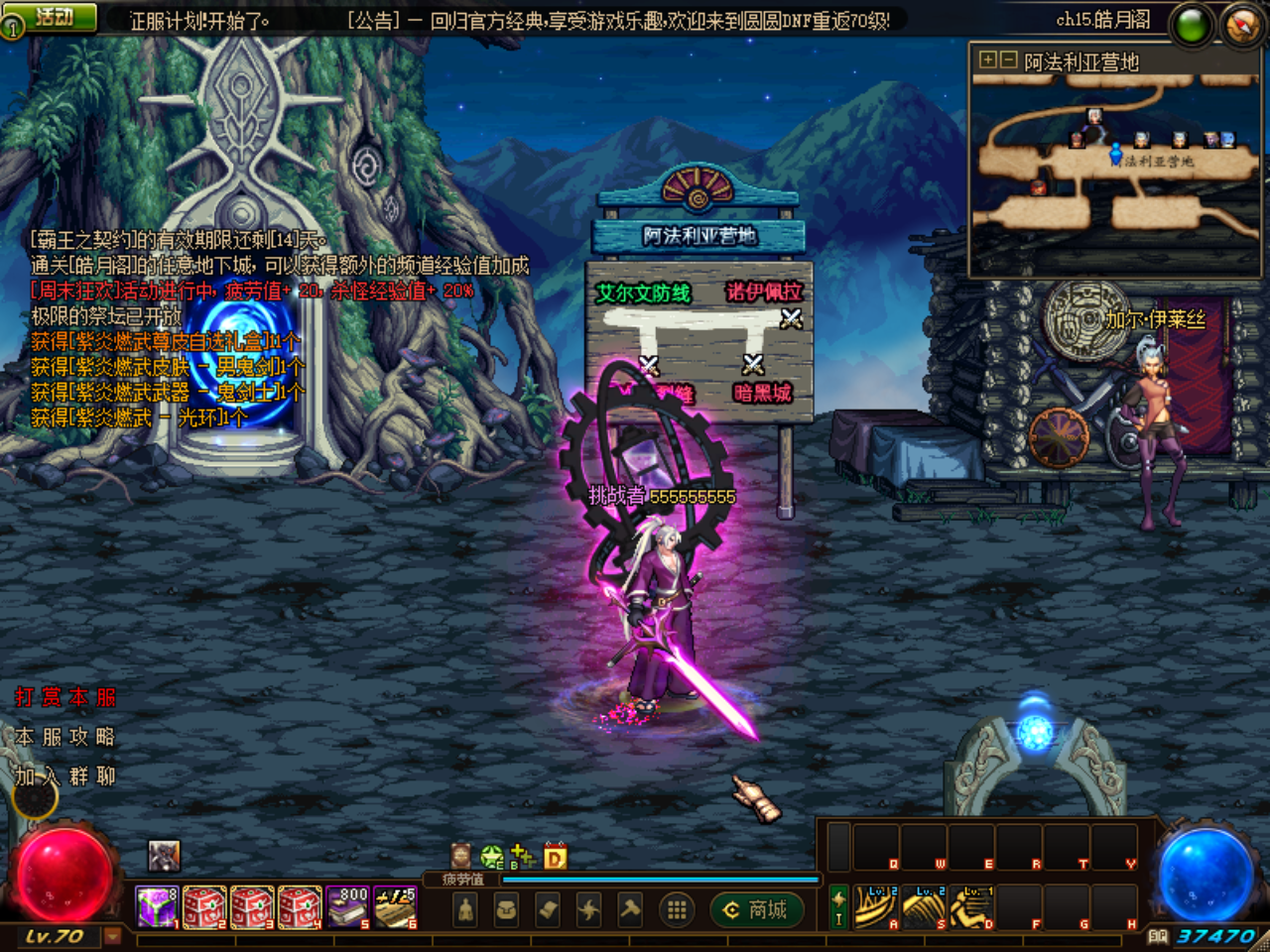This screenshot has width=1270, height=952.
Task: Zoom out the minimap with the minus toggle
Action: point(1010,61)
